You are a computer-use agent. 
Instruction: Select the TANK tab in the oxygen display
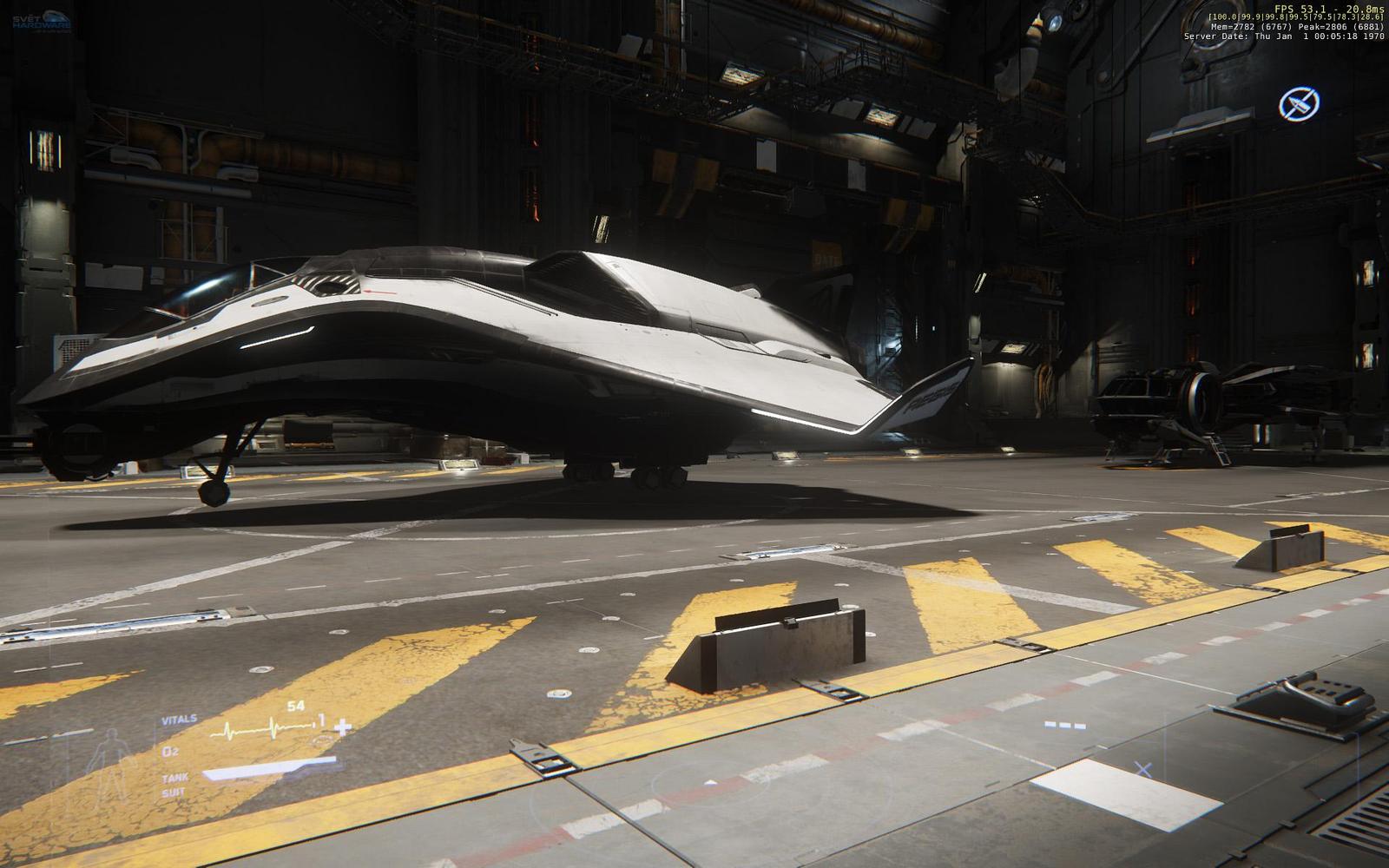pyautogui.click(x=175, y=778)
